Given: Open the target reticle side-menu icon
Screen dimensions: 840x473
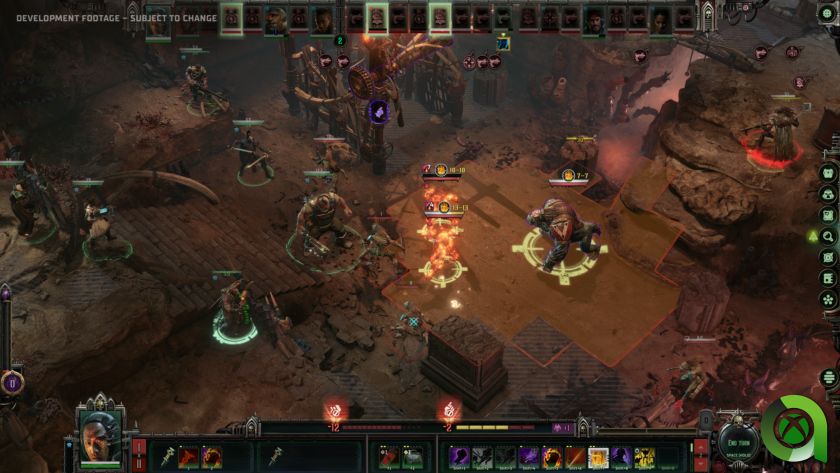Looking at the screenshot, I should click(828, 258).
